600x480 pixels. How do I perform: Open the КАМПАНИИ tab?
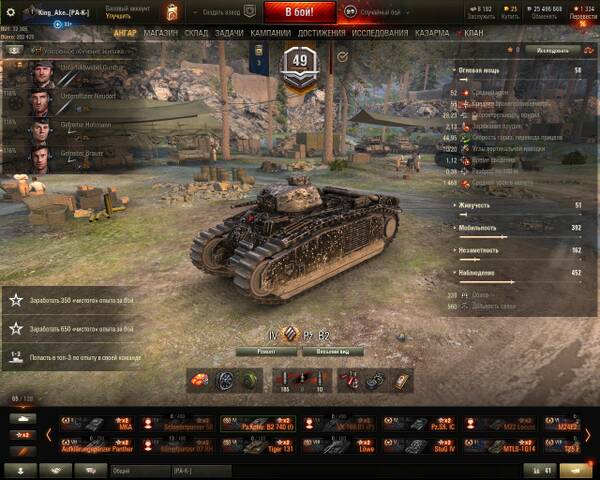tap(270, 32)
